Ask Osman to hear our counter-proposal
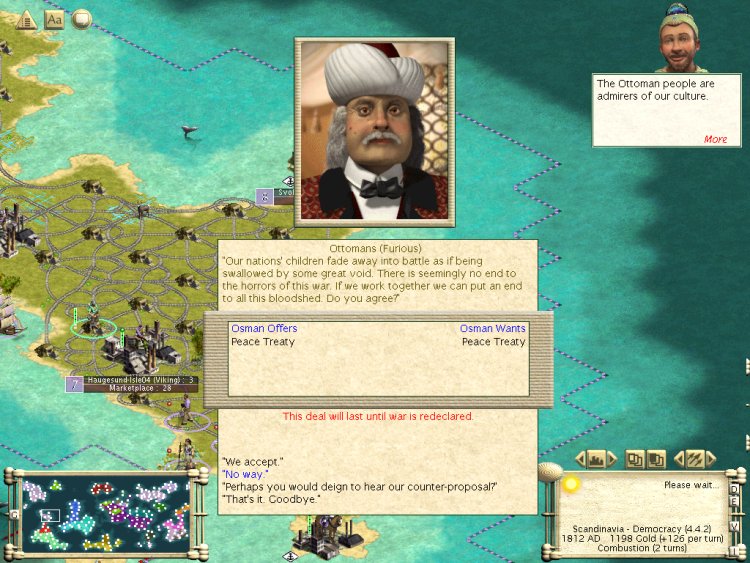The width and height of the screenshot is (750, 563). pyautogui.click(x=360, y=486)
